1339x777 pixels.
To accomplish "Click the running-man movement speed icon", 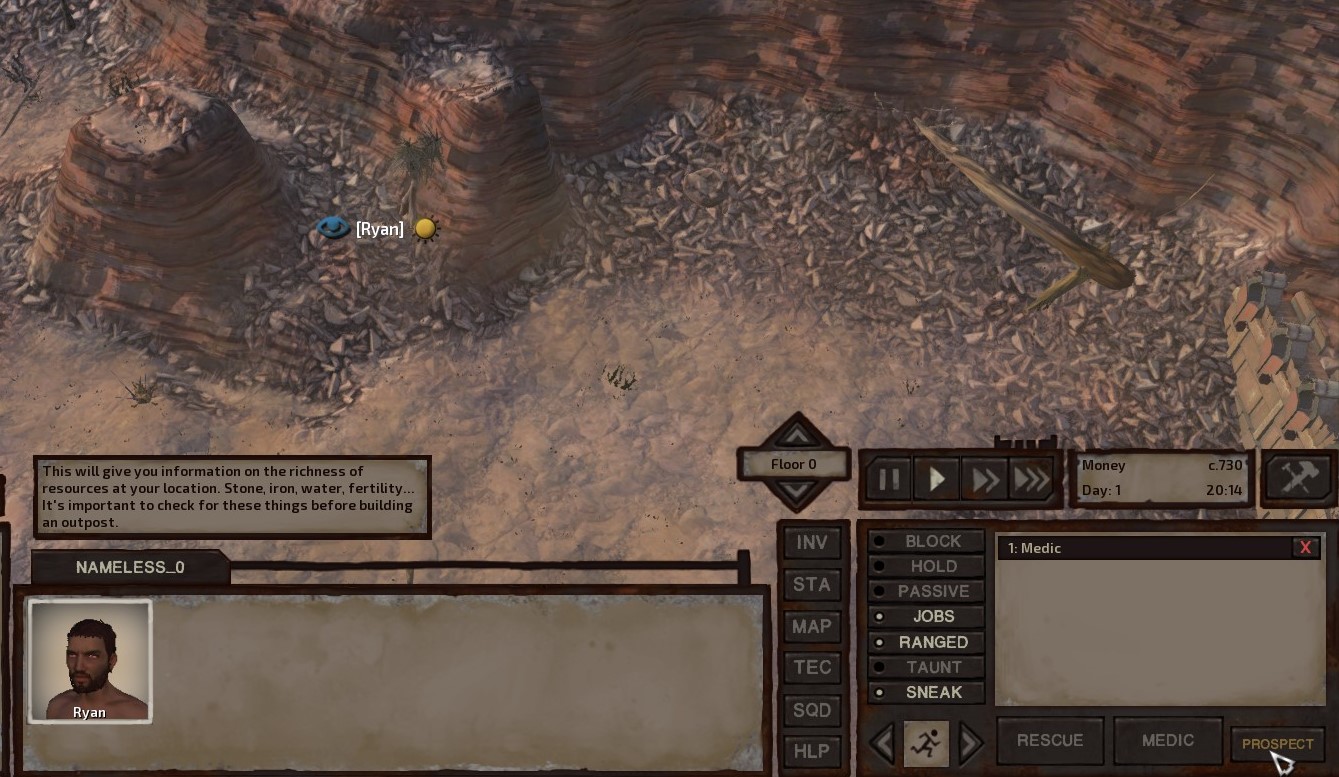I will pyautogui.click(x=925, y=743).
